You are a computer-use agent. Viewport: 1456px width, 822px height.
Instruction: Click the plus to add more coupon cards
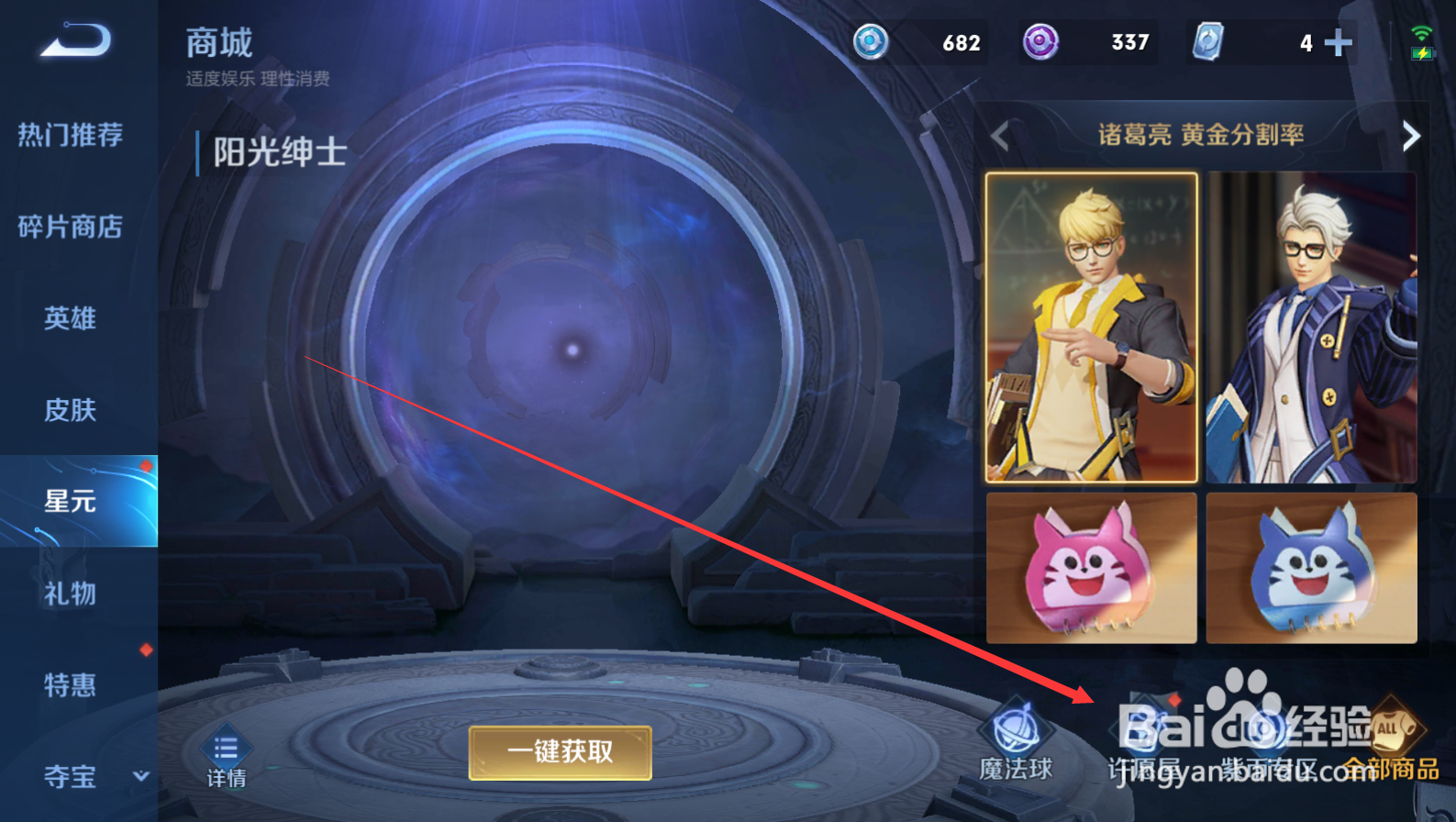[1339, 42]
